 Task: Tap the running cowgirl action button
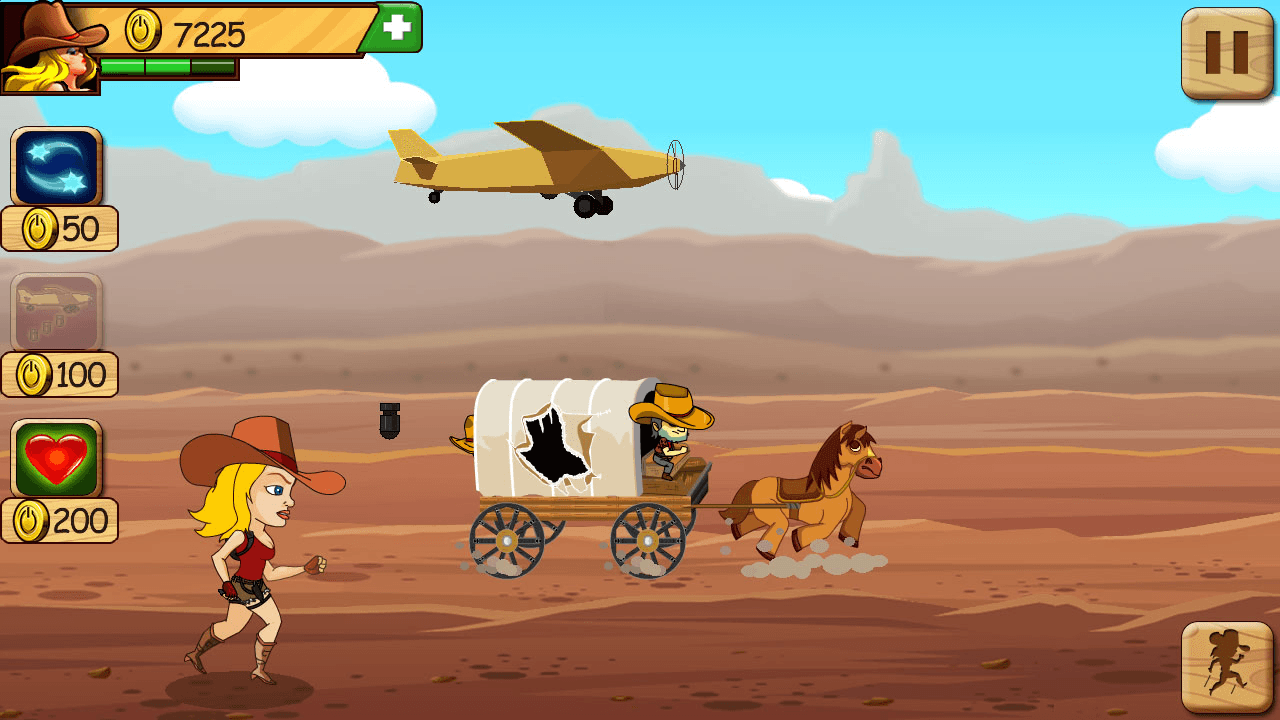click(x=1226, y=667)
